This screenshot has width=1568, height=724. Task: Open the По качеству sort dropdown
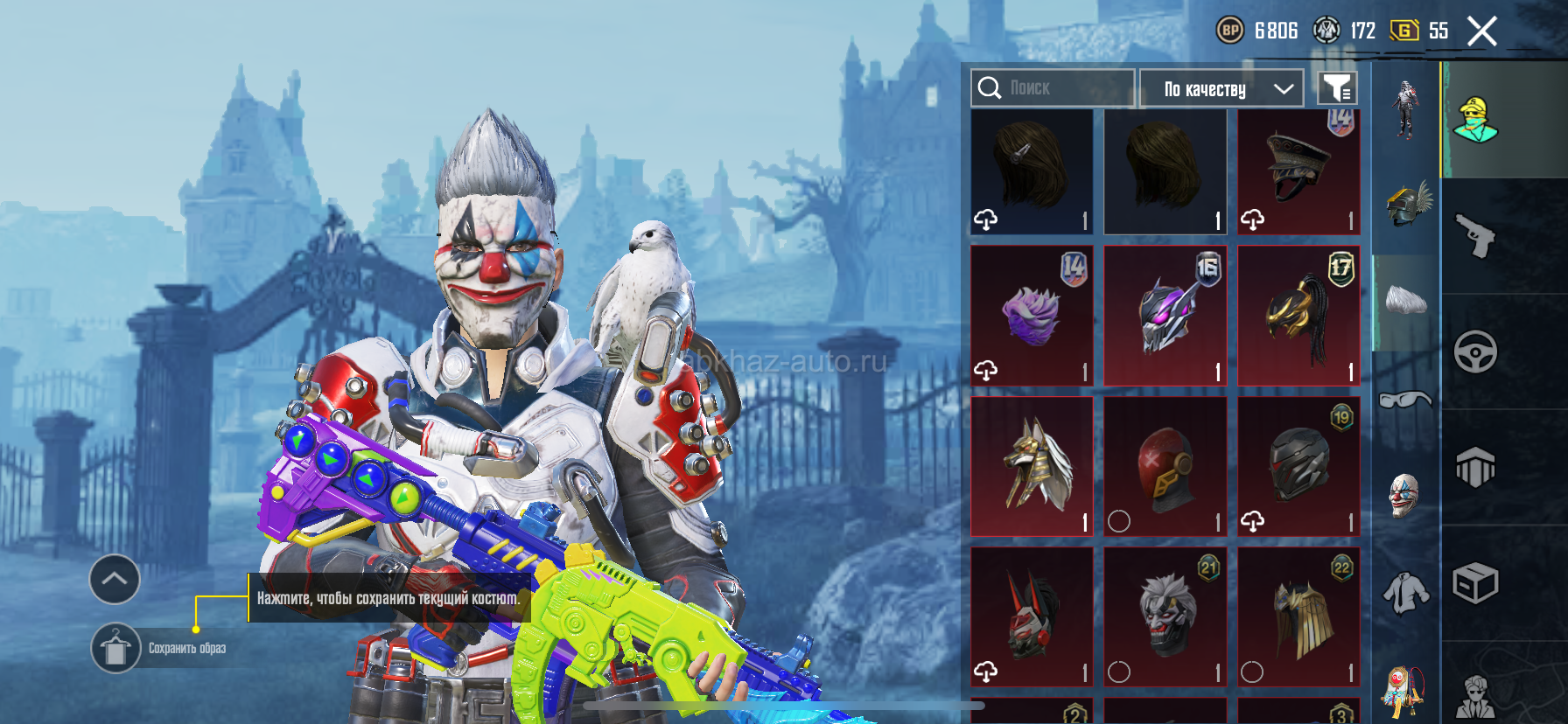pos(1221,88)
